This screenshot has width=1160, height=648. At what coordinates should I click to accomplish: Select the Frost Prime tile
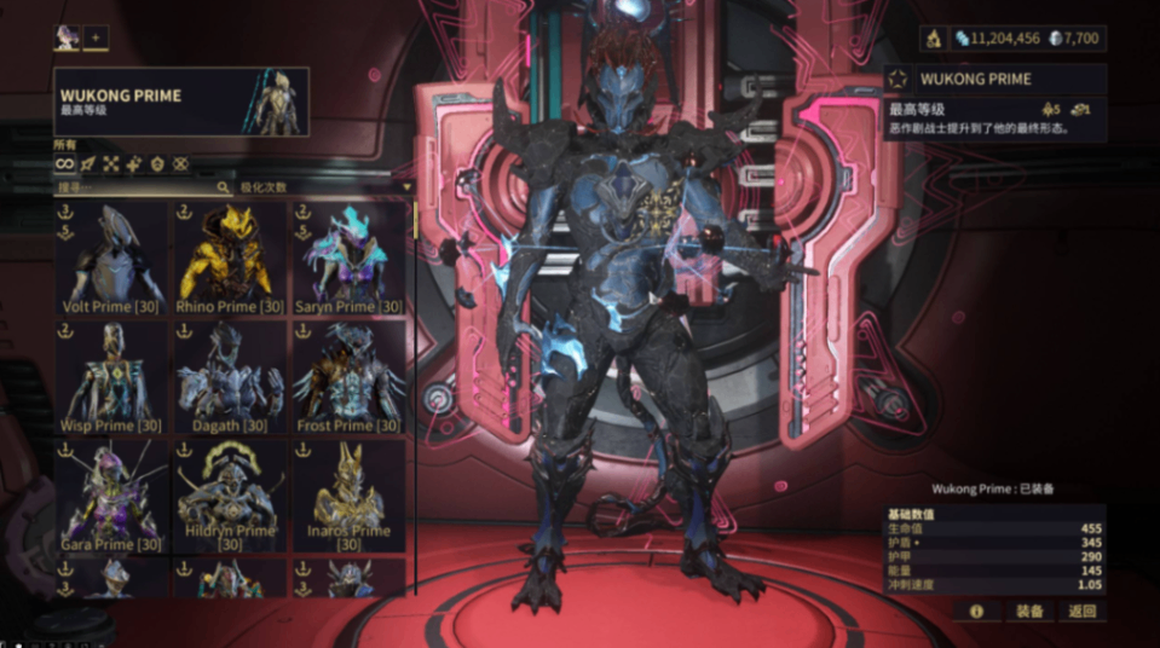click(348, 378)
